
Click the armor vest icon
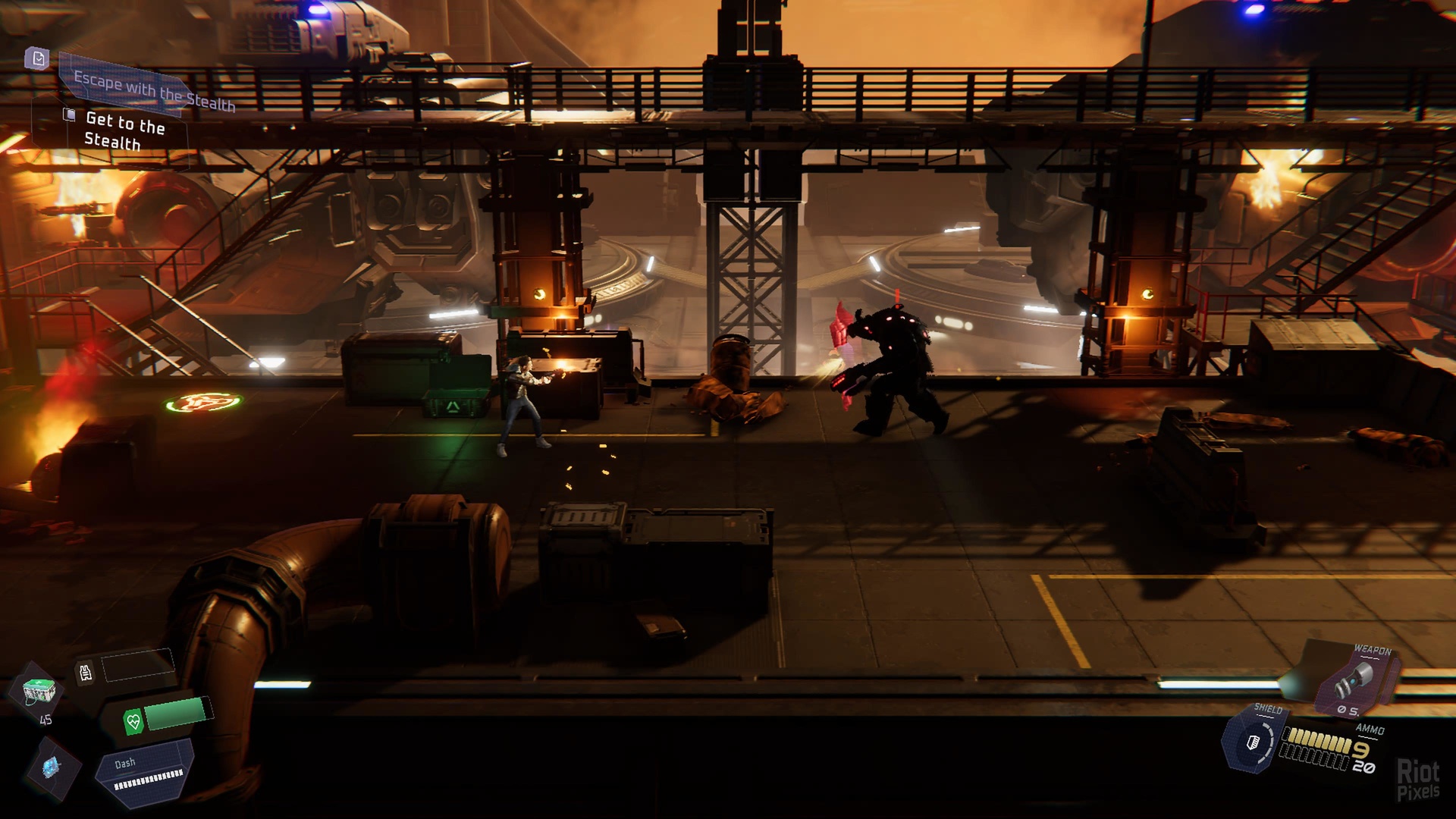(86, 672)
